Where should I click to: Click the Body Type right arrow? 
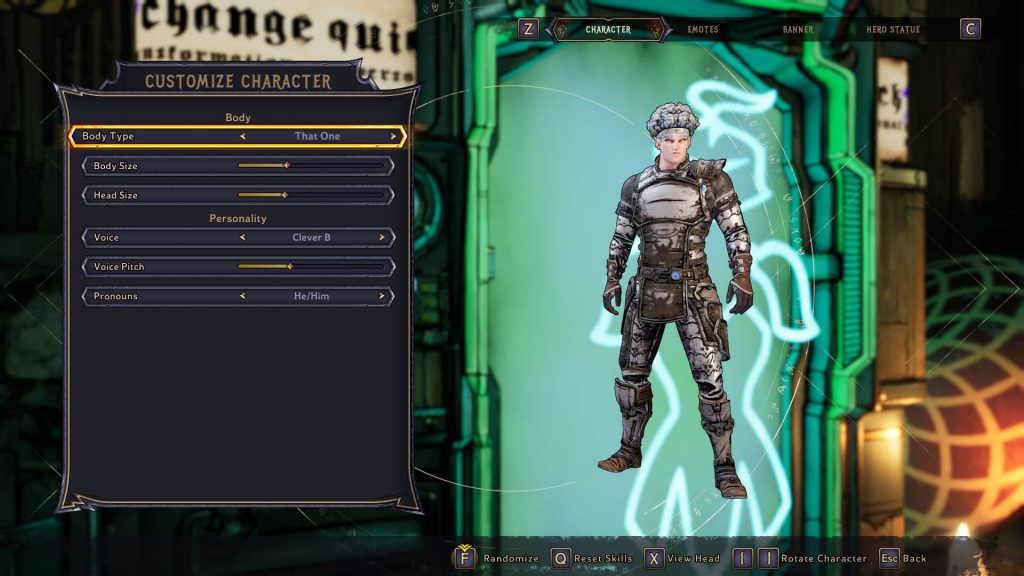coord(393,136)
